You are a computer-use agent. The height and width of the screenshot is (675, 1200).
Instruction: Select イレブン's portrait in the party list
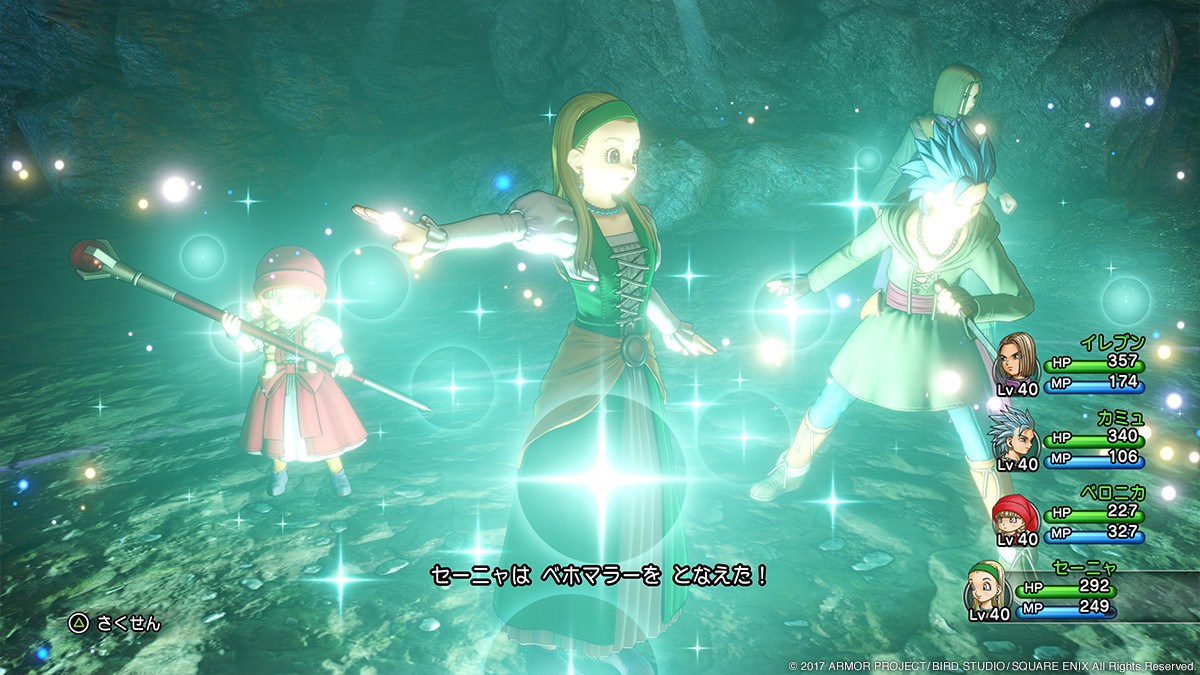click(x=1017, y=357)
